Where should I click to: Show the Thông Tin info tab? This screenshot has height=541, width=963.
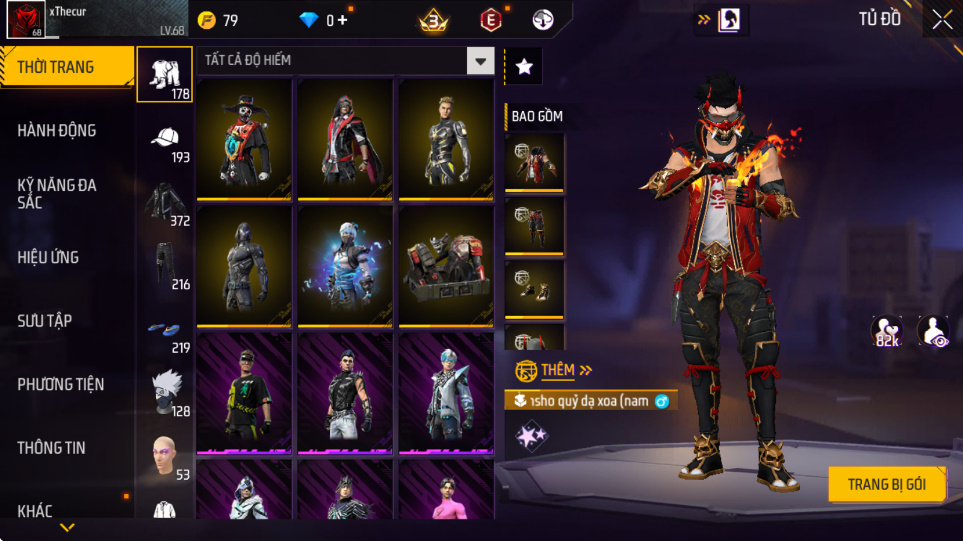(x=52, y=448)
